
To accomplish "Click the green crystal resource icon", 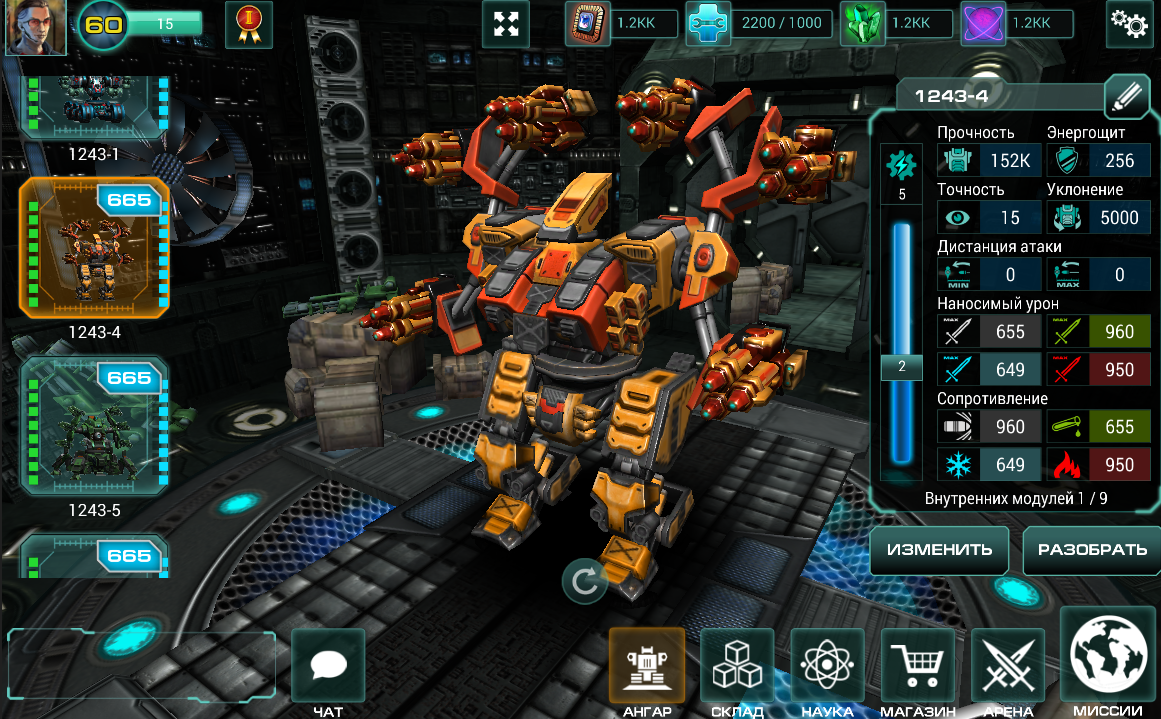I will pos(860,25).
